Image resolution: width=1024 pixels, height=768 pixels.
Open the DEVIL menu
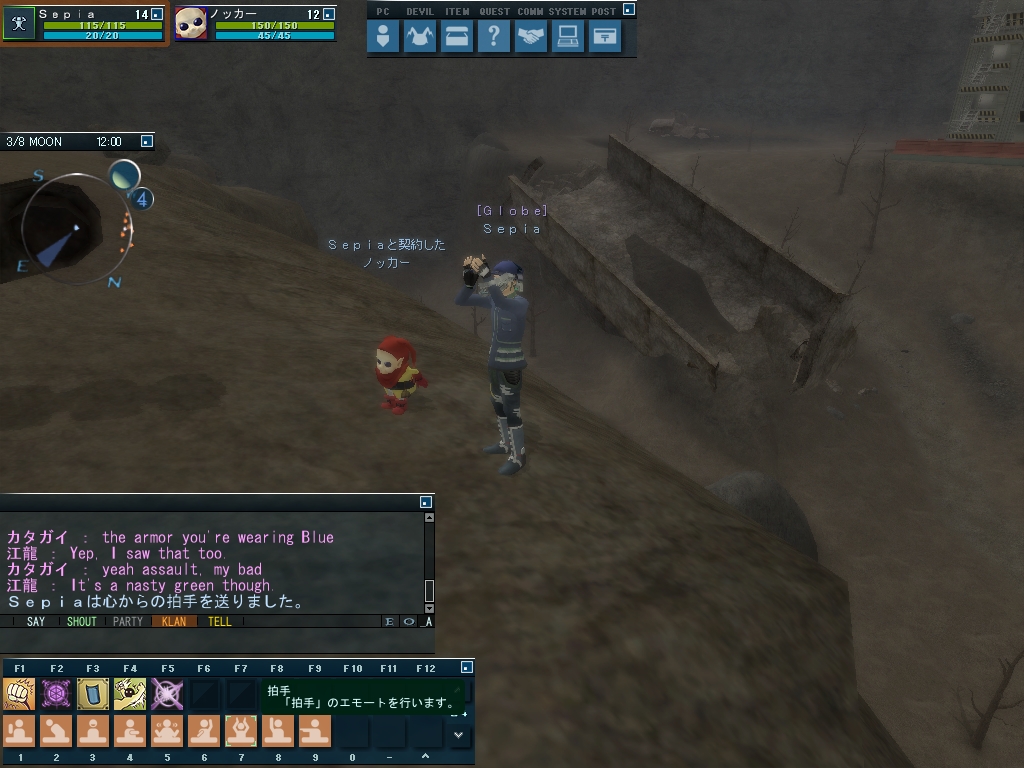(420, 37)
